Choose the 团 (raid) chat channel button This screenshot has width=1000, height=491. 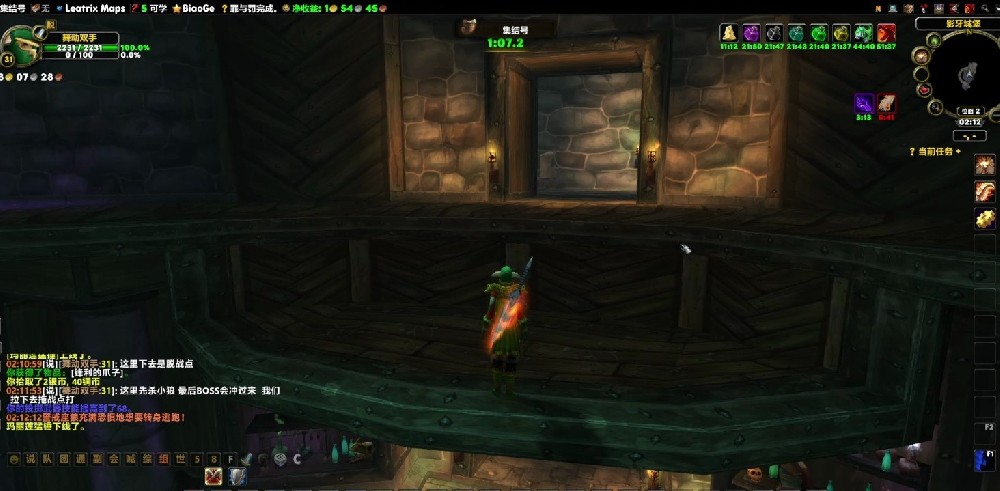(x=62, y=459)
